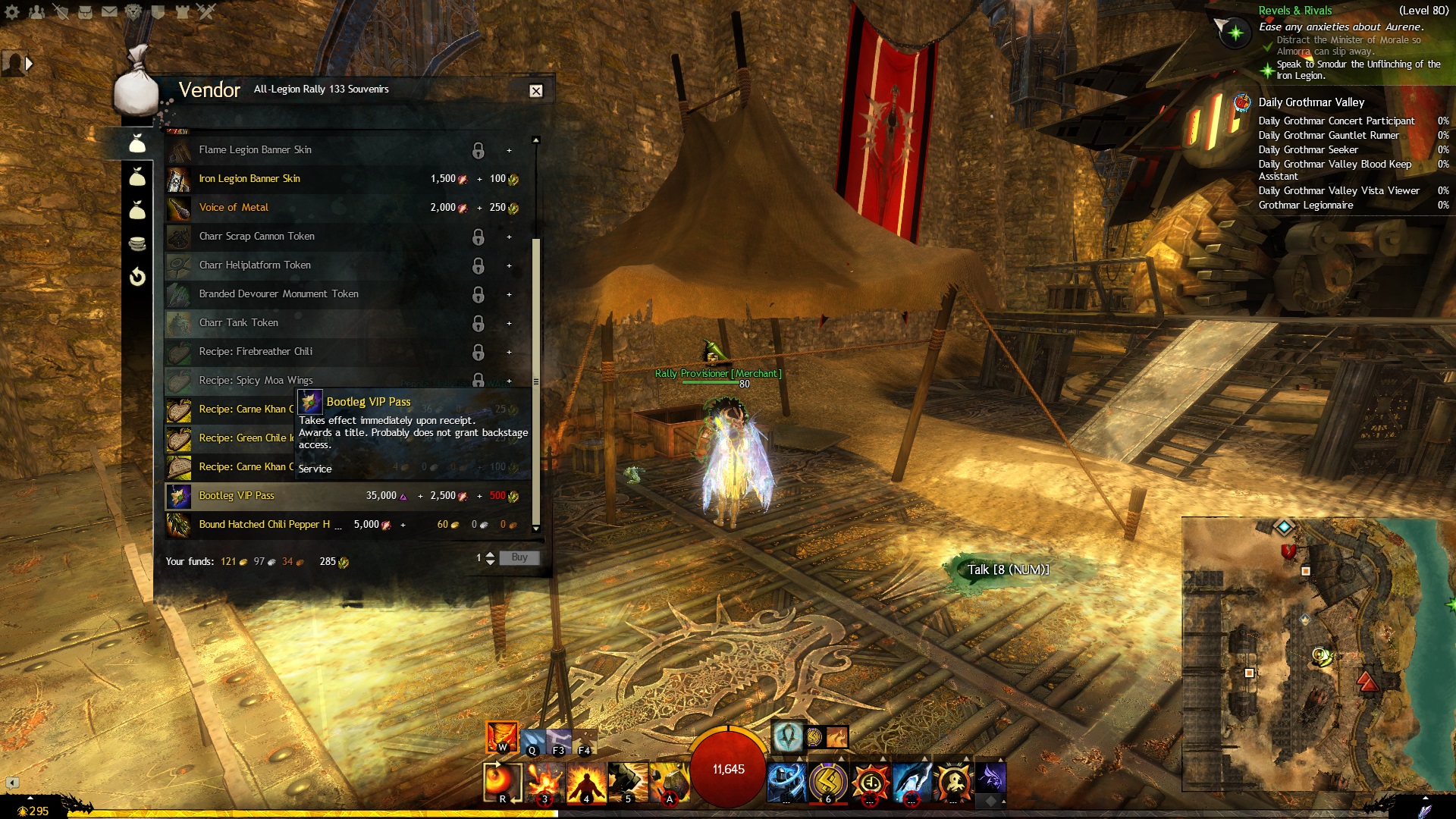1456x819 pixels.
Task: Open the vendor buyback tab
Action: coord(137,277)
